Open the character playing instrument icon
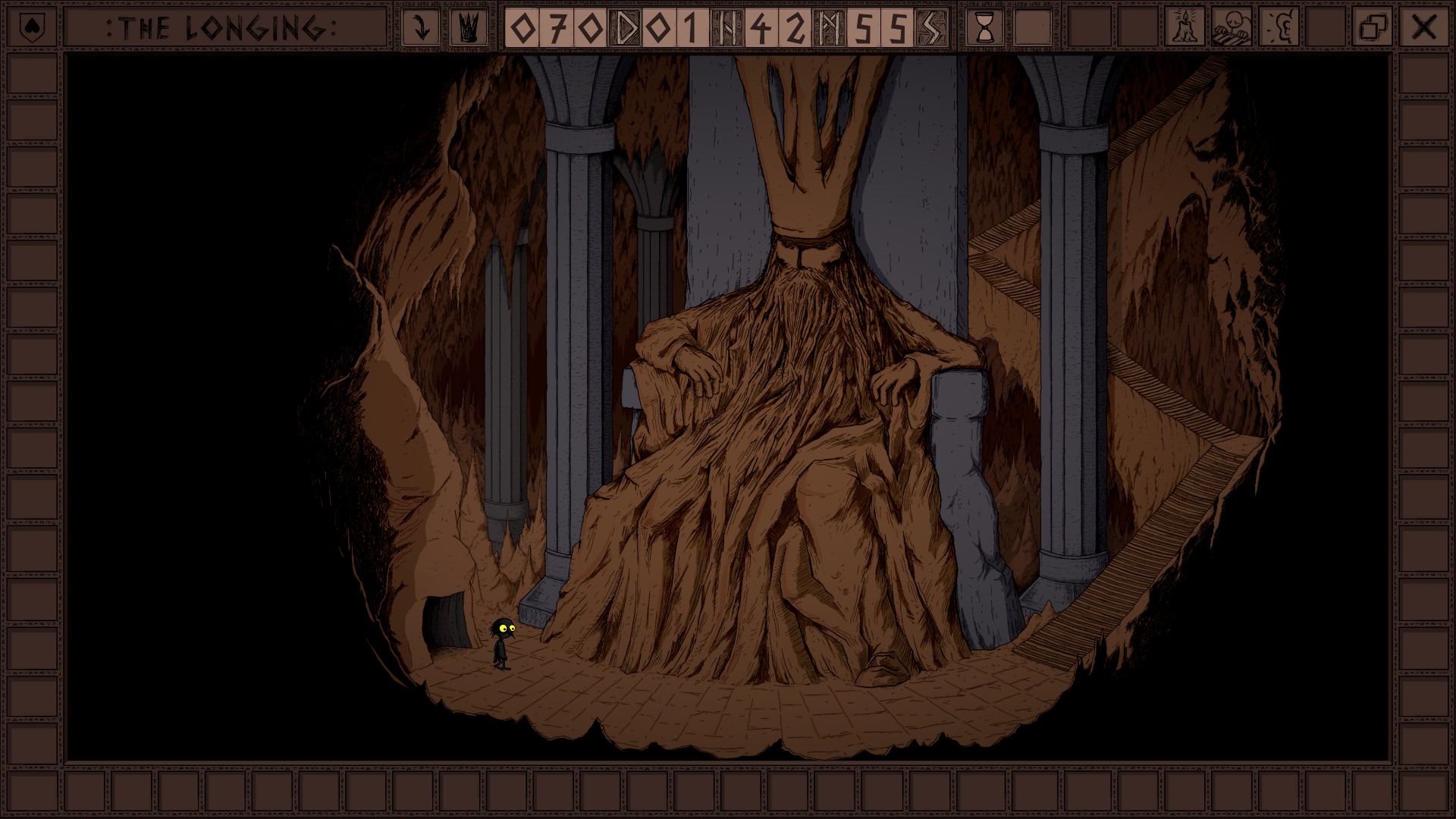 (1232, 28)
